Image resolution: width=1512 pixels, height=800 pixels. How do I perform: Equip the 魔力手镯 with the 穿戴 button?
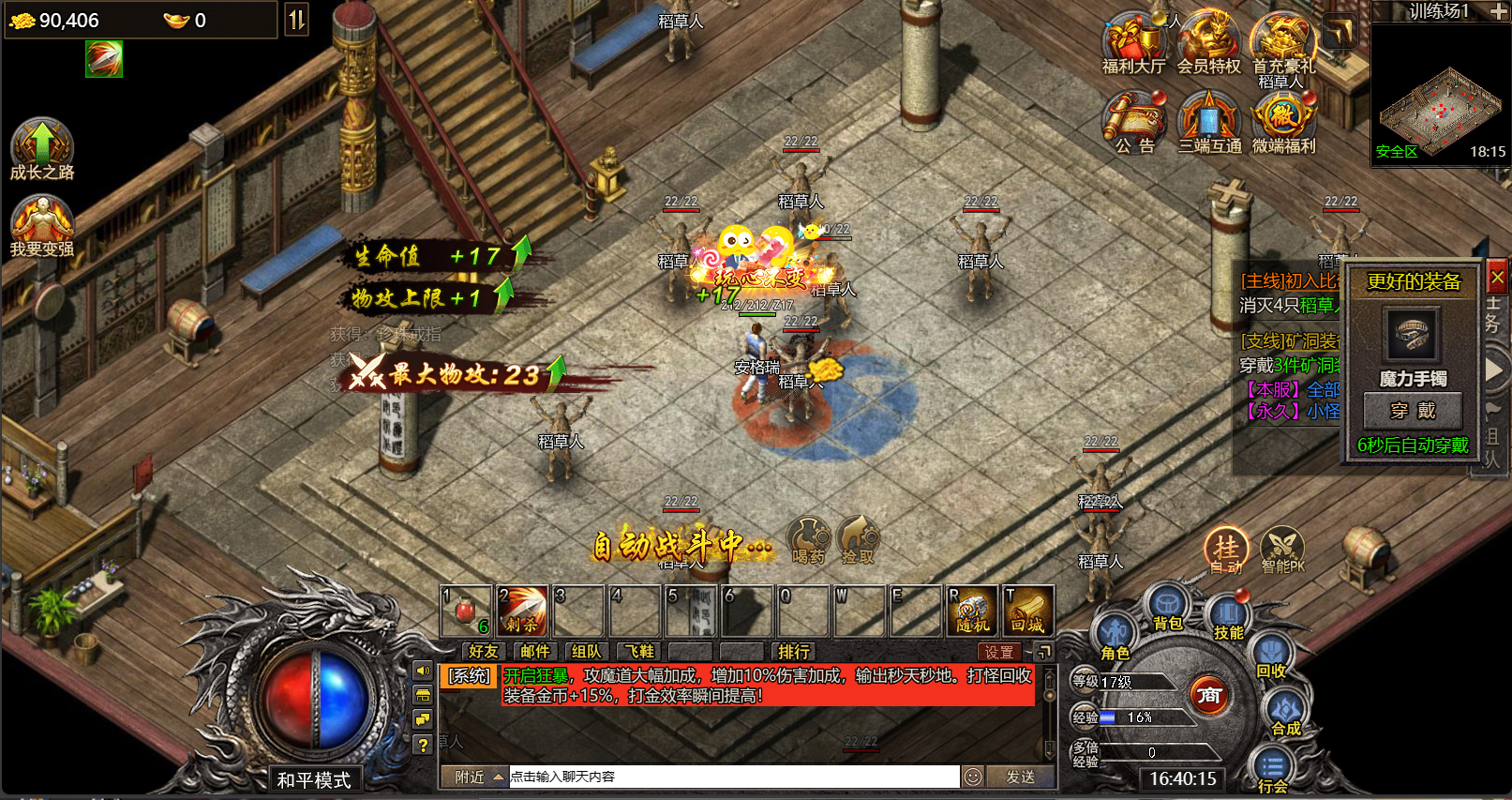coord(1412,411)
